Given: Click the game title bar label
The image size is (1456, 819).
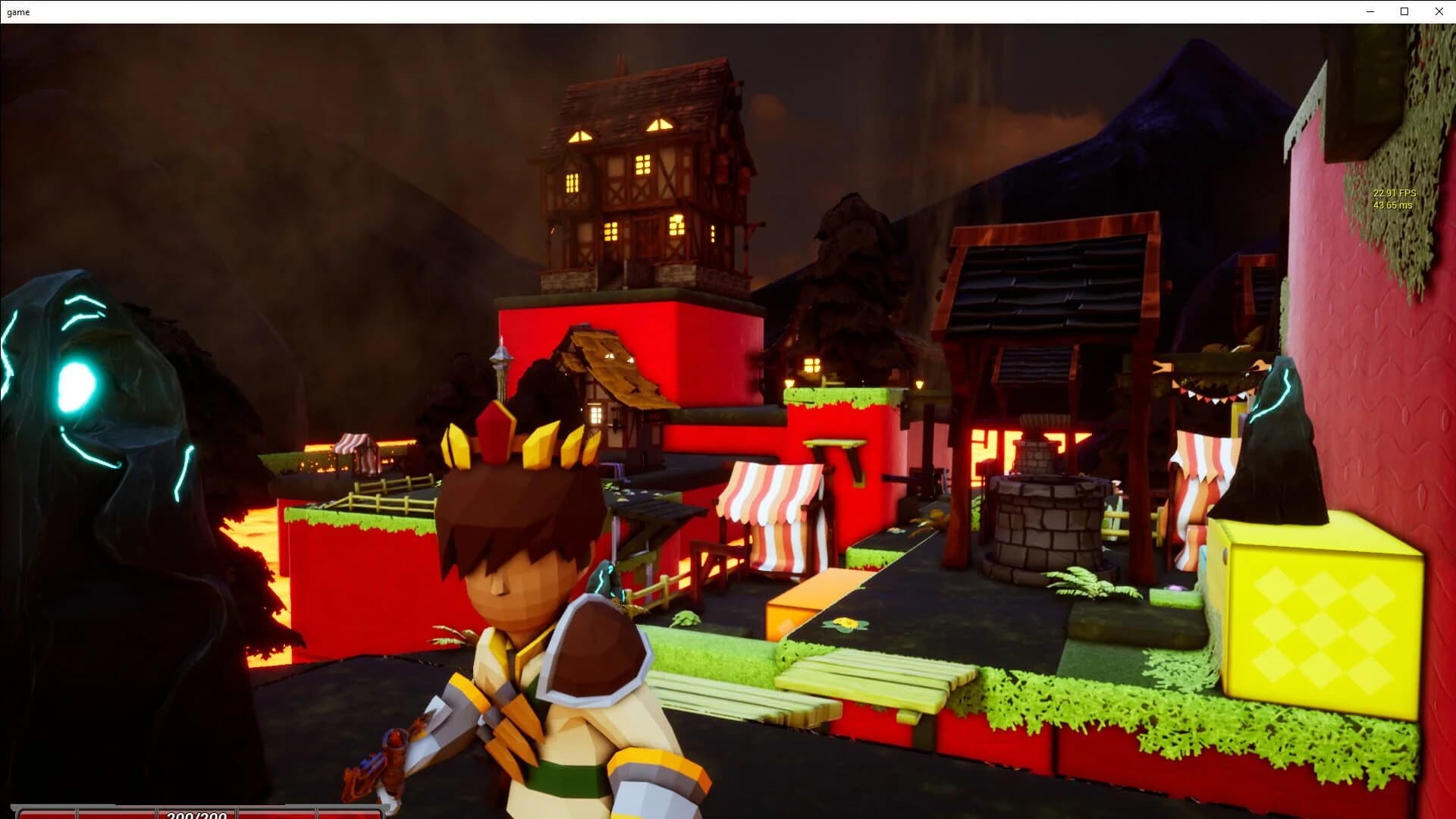Looking at the screenshot, I should pos(18,11).
